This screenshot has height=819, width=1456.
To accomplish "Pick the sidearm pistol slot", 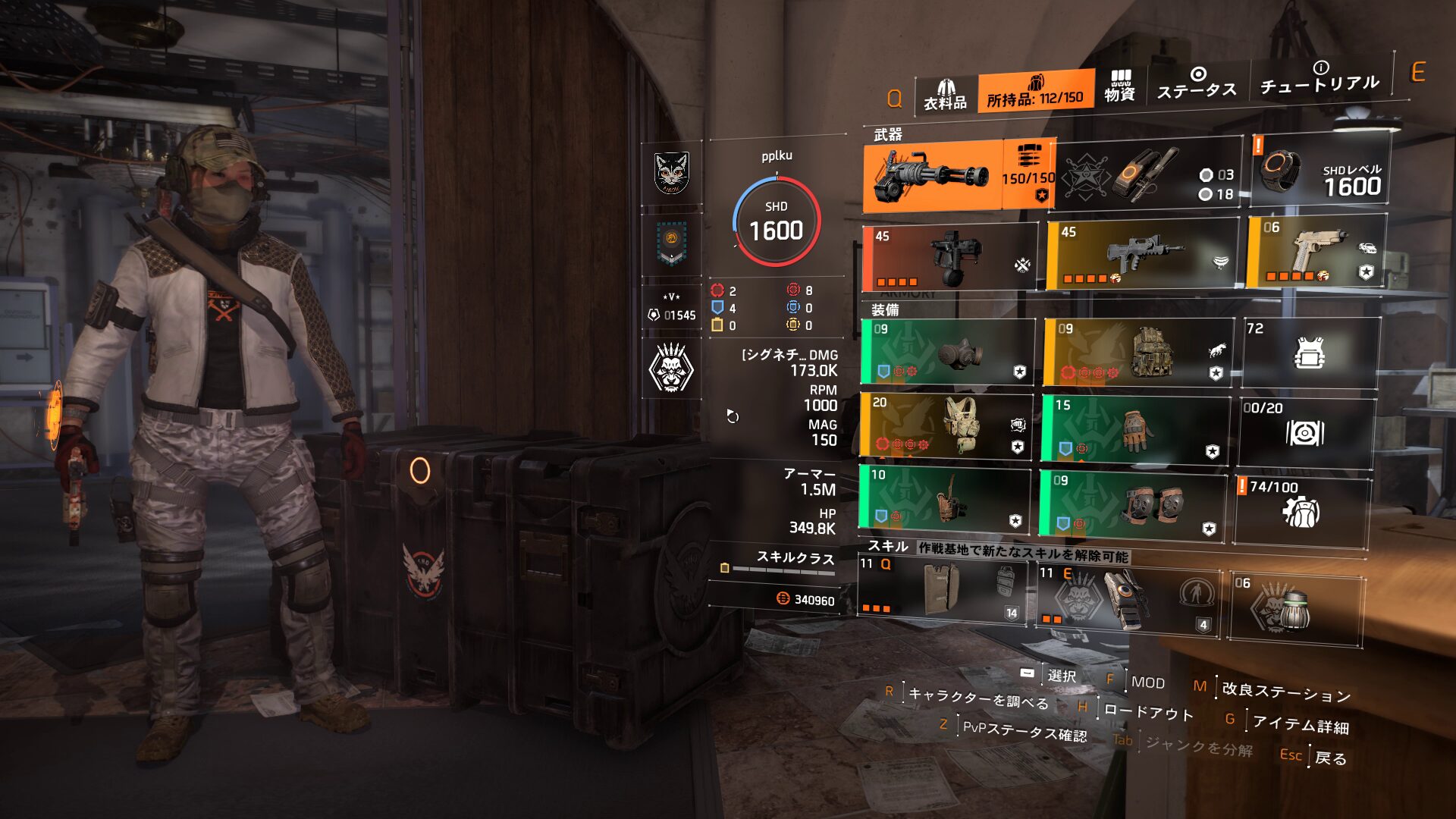I will coord(1316,252).
